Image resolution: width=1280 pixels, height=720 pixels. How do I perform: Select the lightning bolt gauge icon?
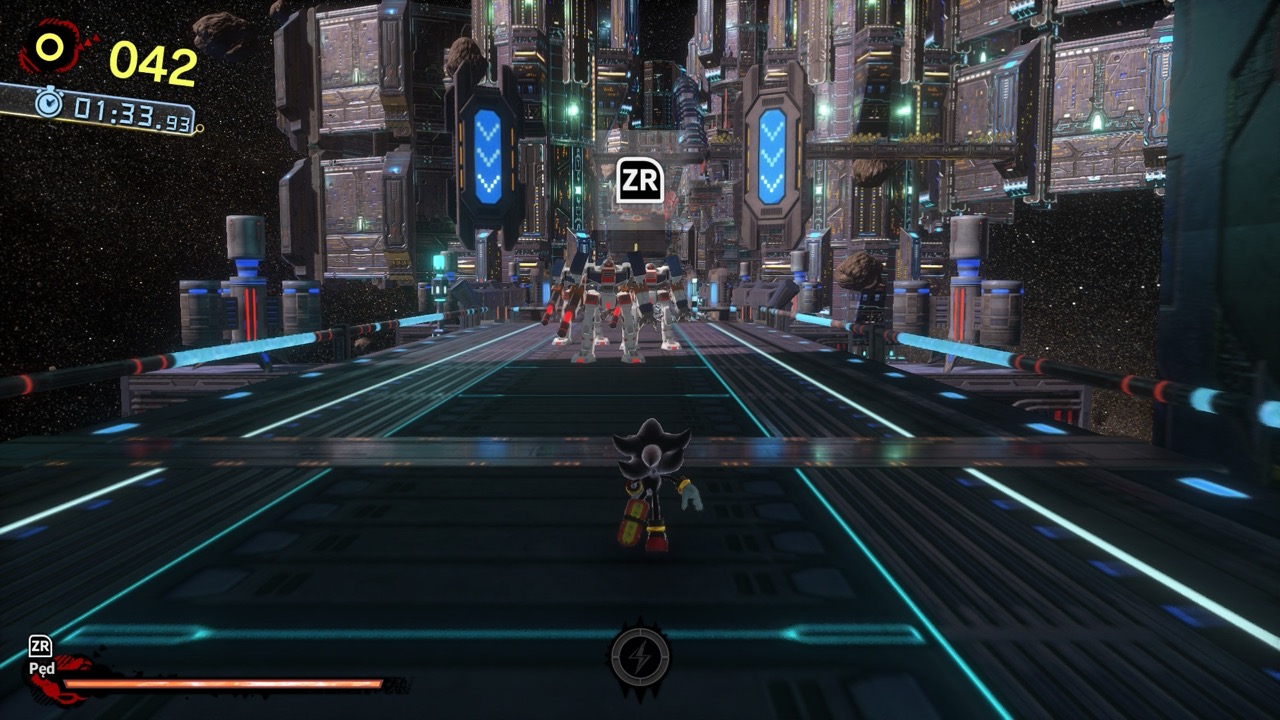[x=640, y=657]
